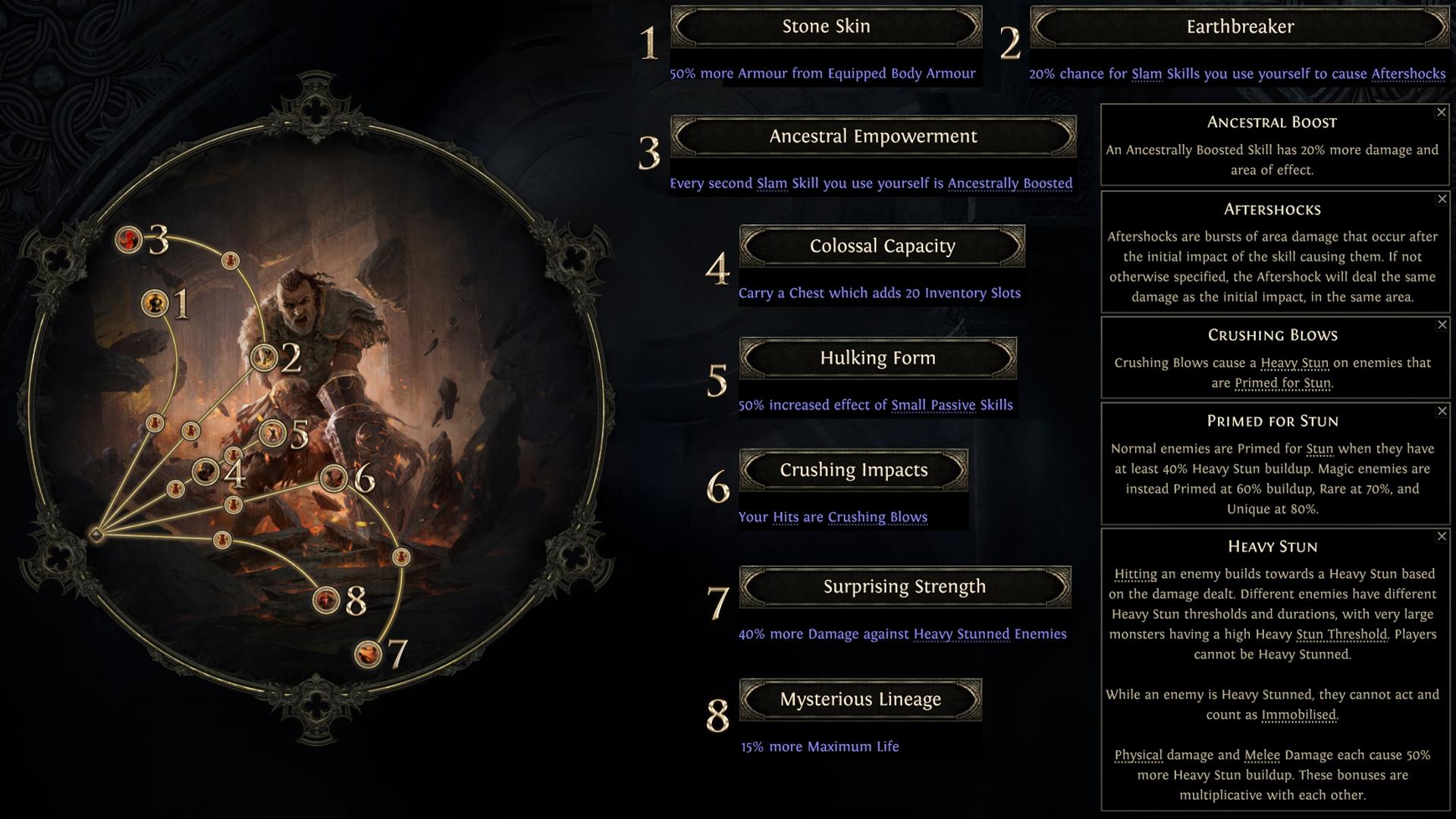Allocate node 3 on the ascendancy tree
The width and height of the screenshot is (1456, 819).
129,240
